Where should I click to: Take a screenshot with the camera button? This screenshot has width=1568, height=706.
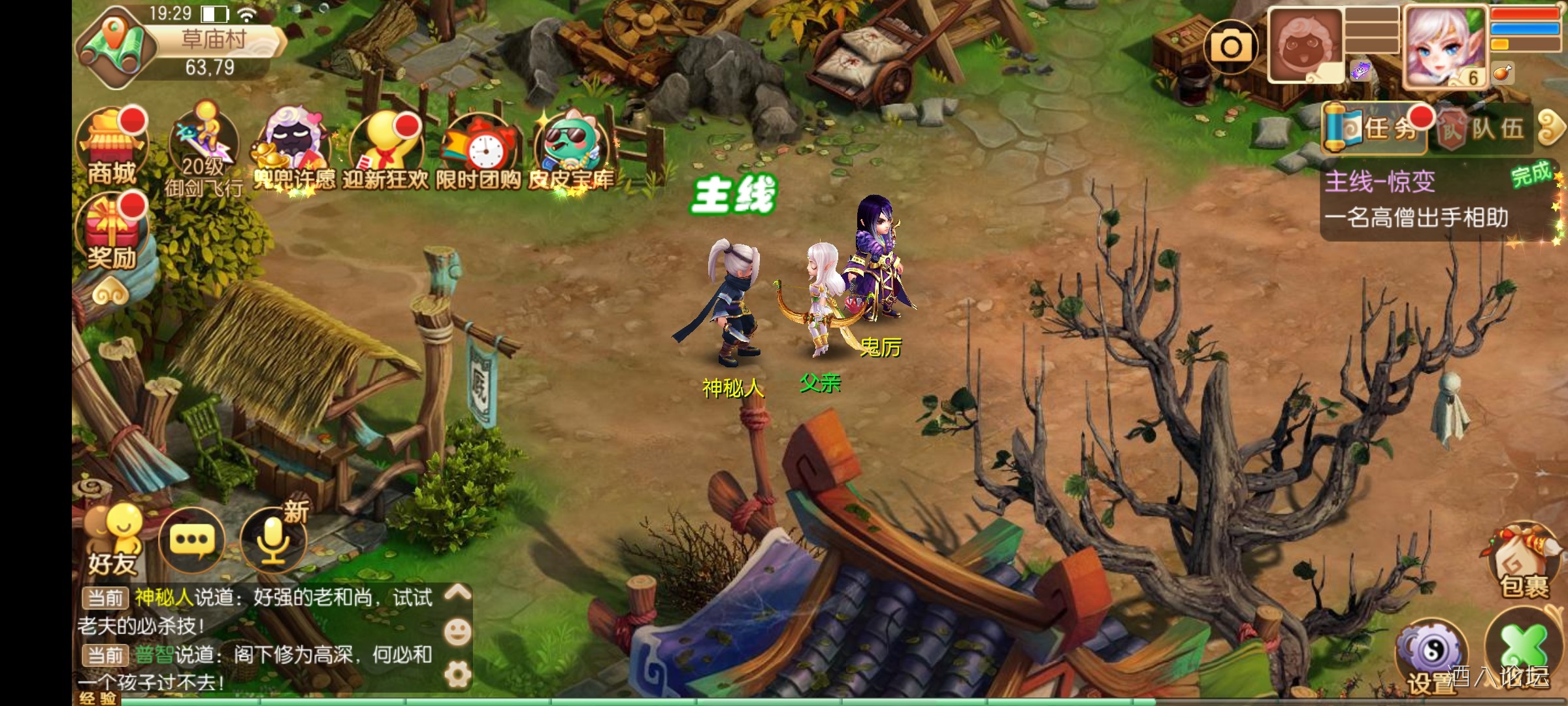(x=1231, y=46)
